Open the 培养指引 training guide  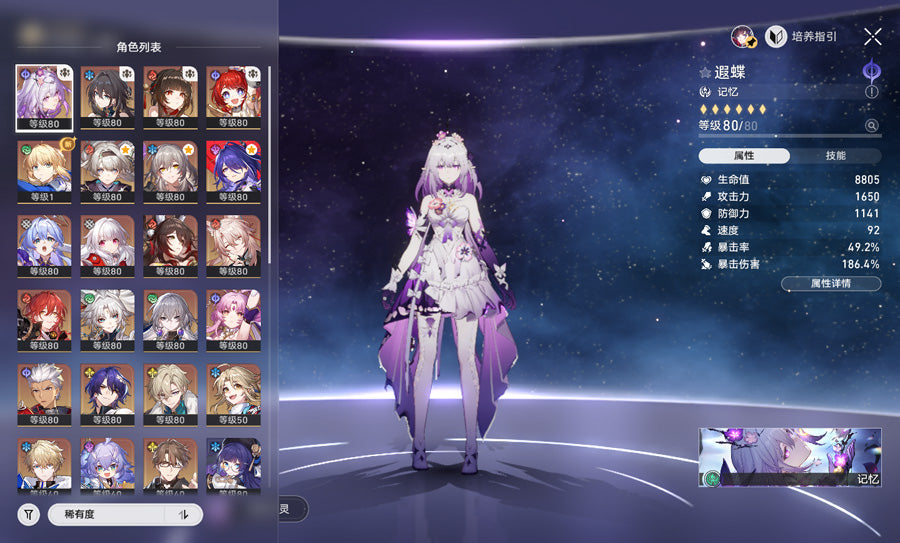pos(802,37)
